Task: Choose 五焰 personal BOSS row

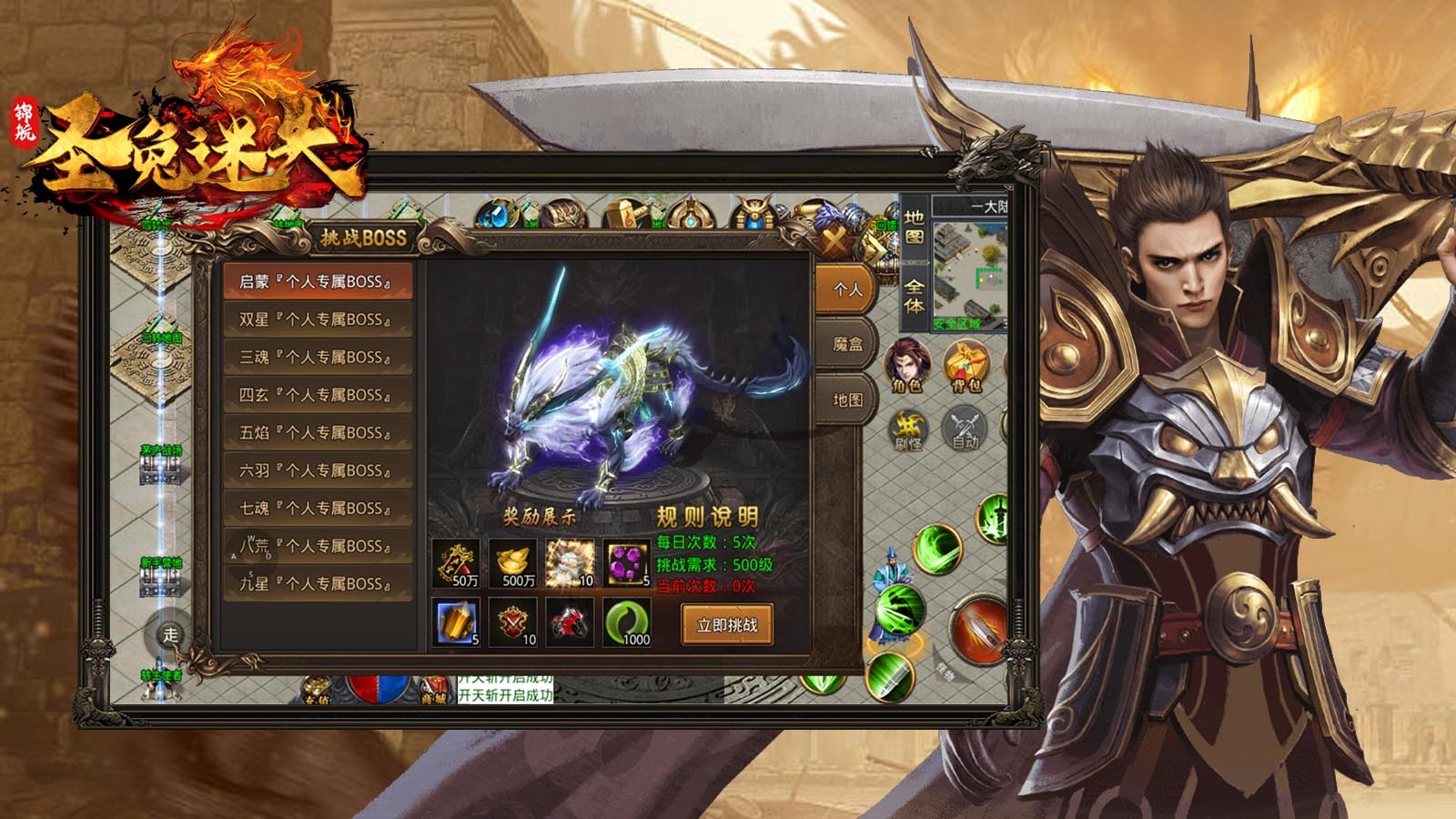Action: [x=317, y=433]
